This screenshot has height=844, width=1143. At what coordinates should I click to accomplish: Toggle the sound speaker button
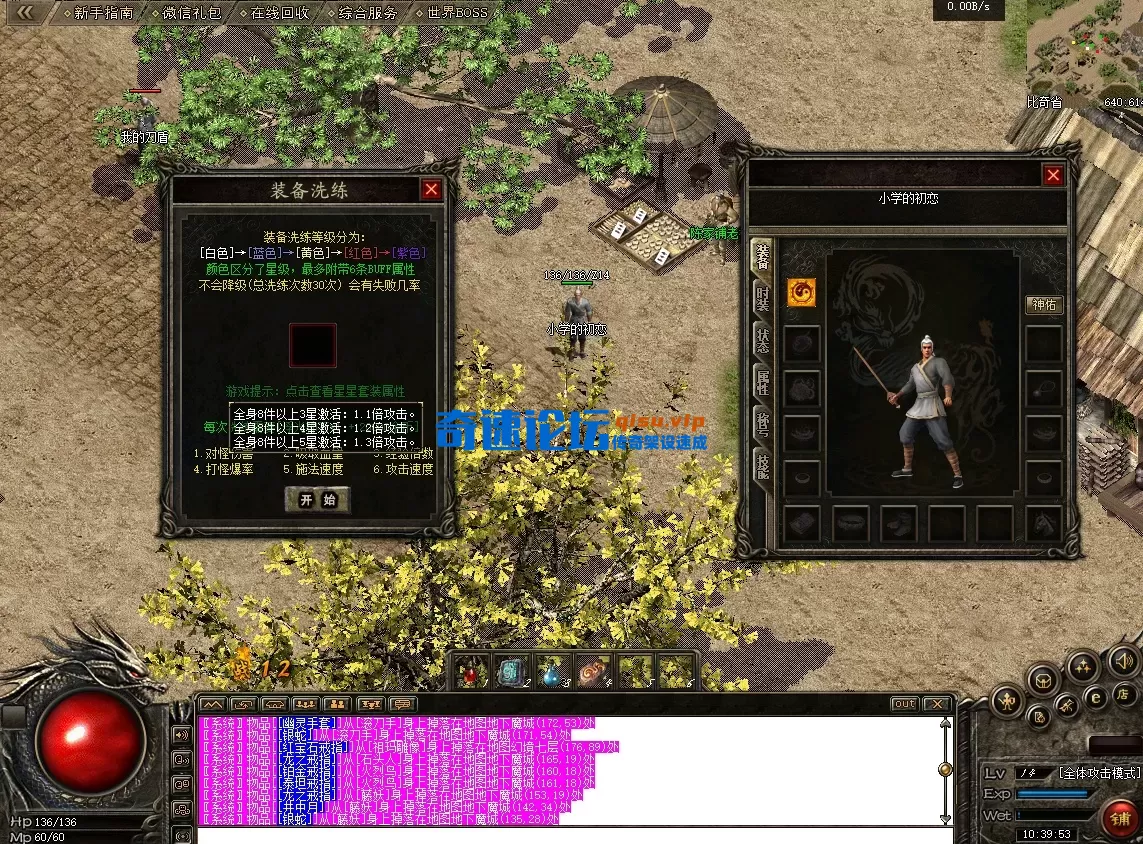pyautogui.click(x=1124, y=660)
